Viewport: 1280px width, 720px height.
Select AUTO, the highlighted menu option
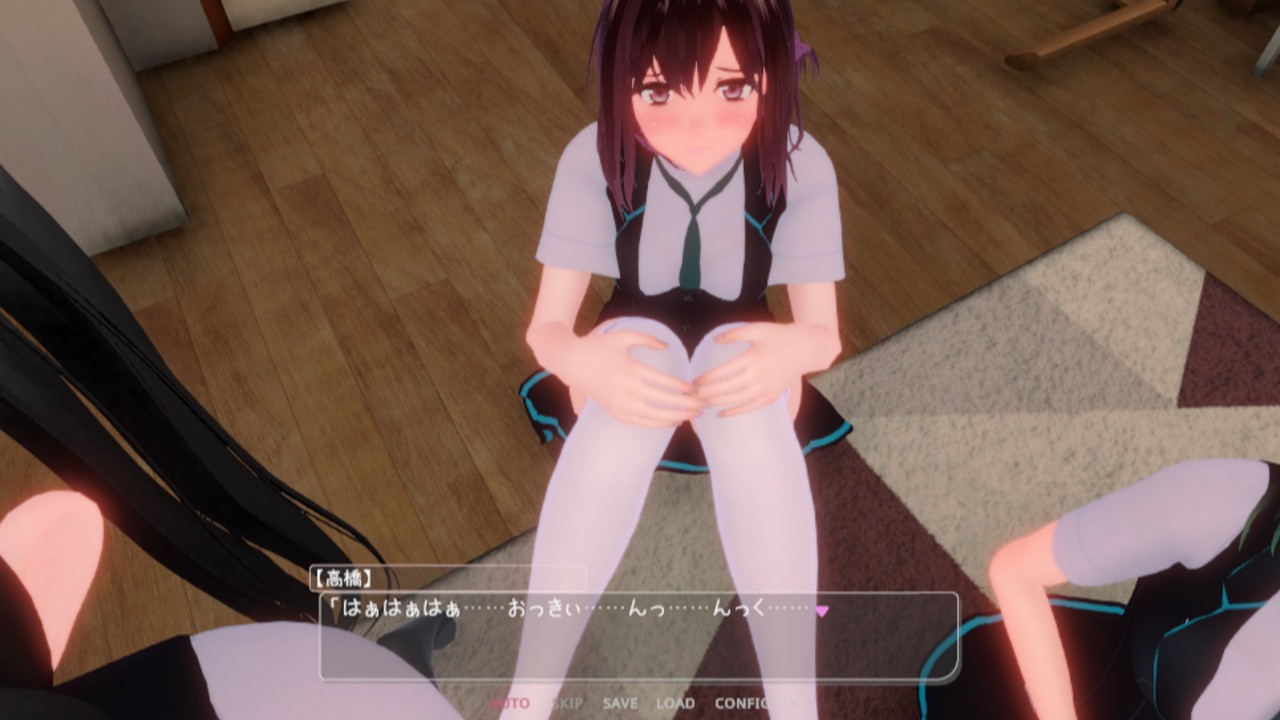tap(508, 704)
